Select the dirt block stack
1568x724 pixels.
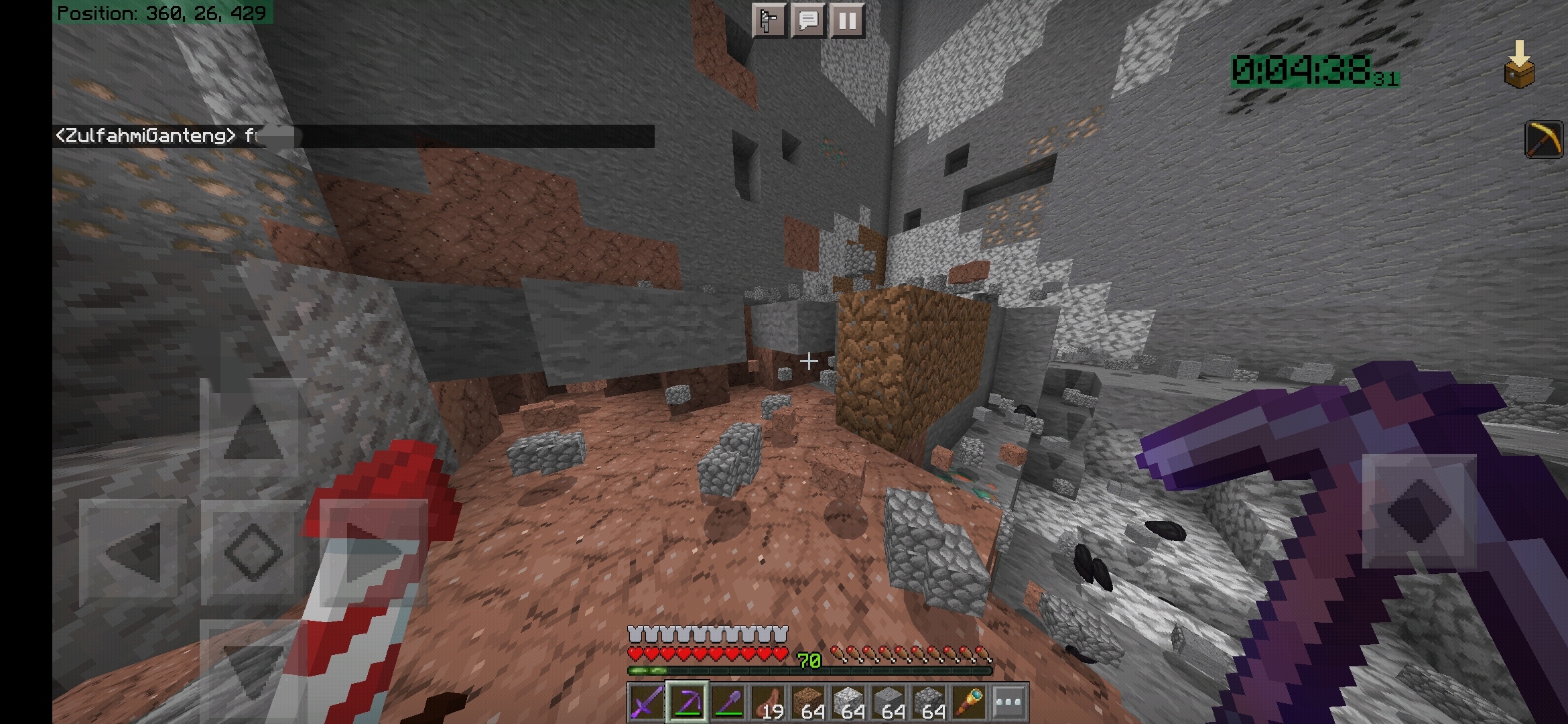pyautogui.click(x=807, y=703)
